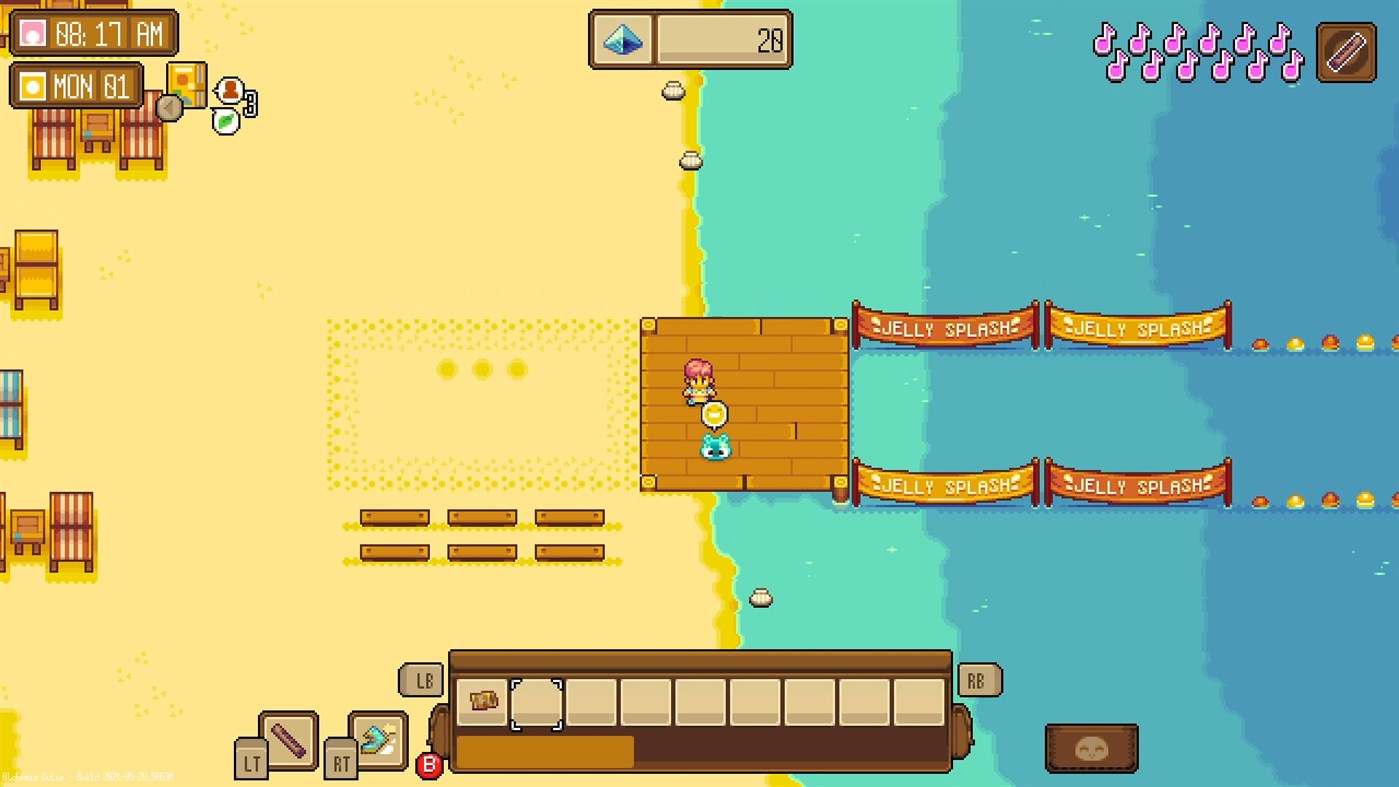Click the villager request bubble showing 3
The image size is (1399, 787).
[x=231, y=90]
